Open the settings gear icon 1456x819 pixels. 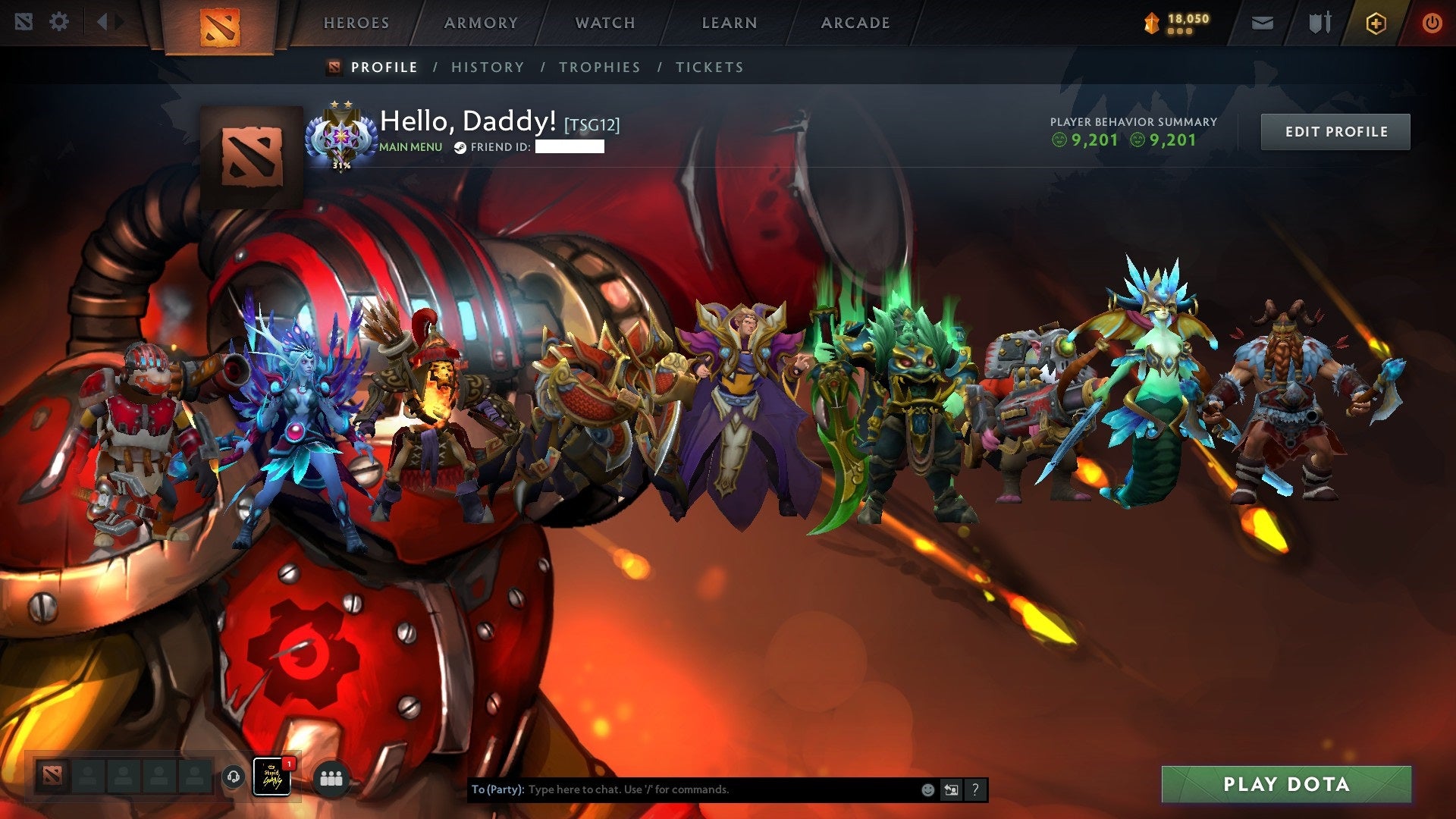[58, 23]
